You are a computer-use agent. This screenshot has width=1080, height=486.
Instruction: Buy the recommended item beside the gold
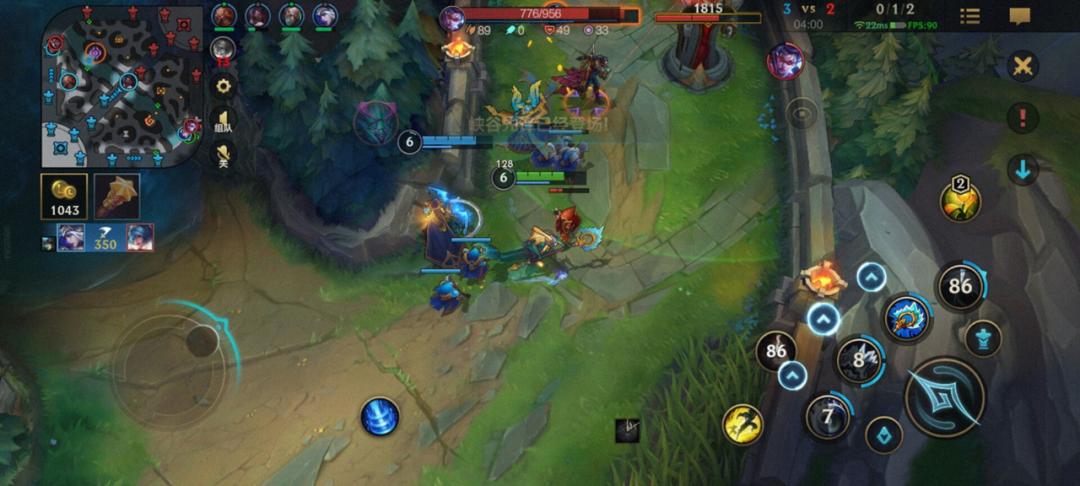117,196
